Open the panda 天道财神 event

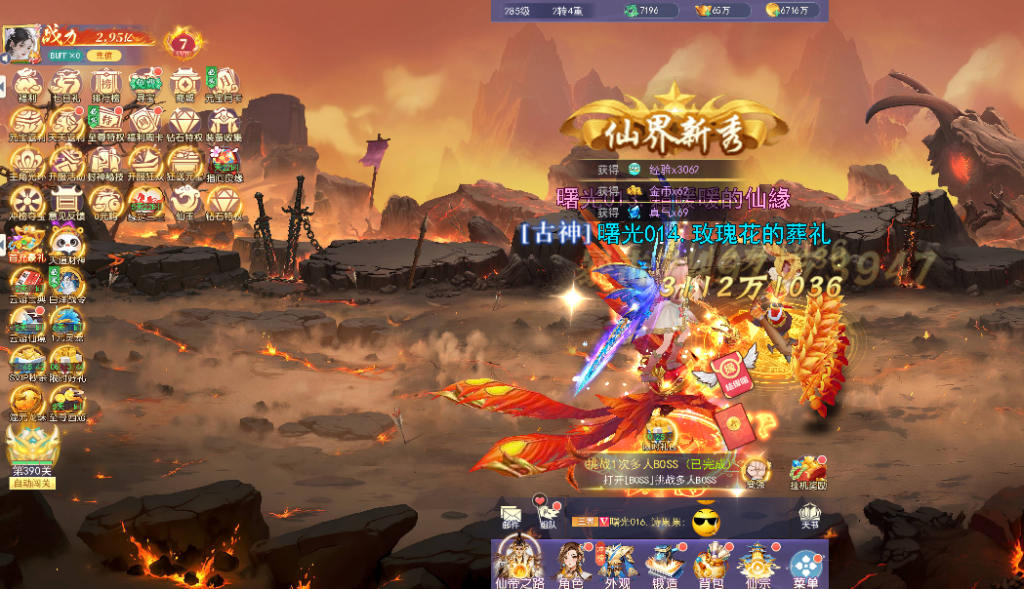click(66, 245)
